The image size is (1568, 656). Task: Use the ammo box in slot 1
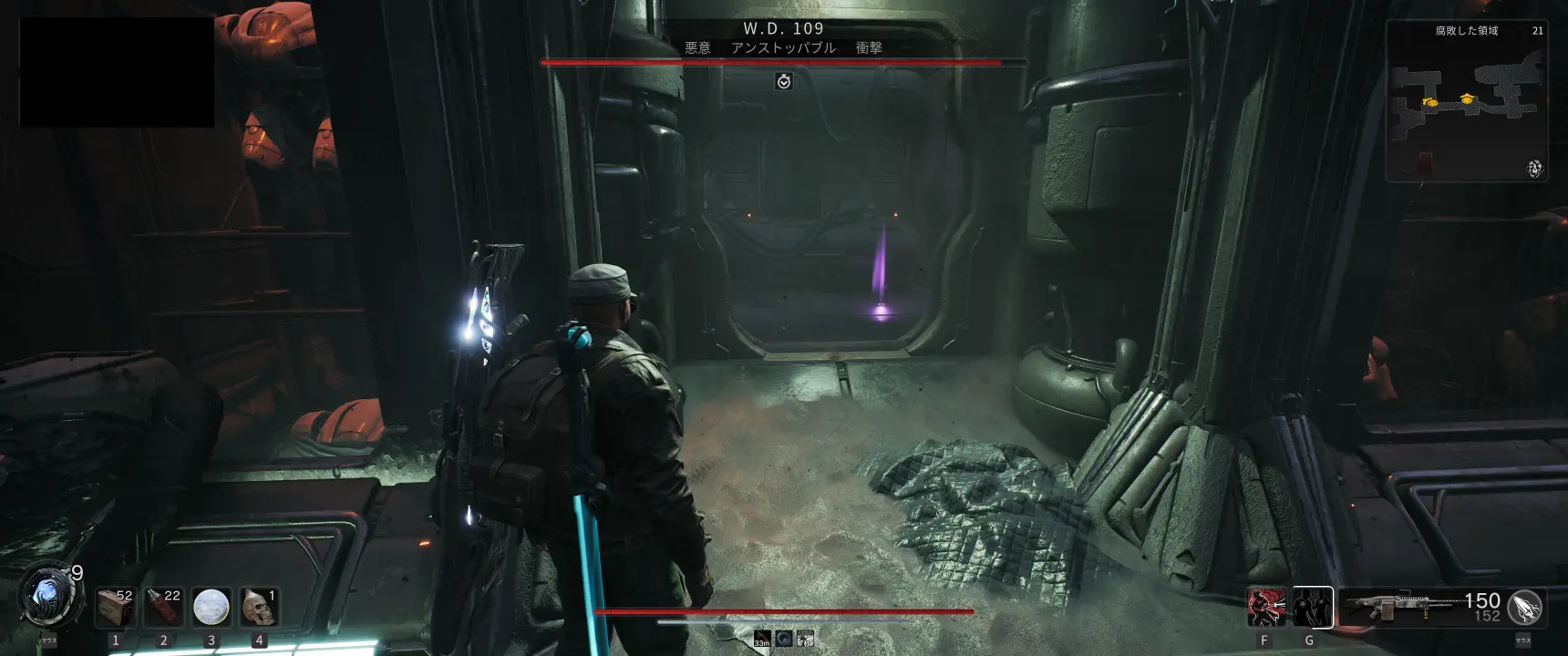116,607
